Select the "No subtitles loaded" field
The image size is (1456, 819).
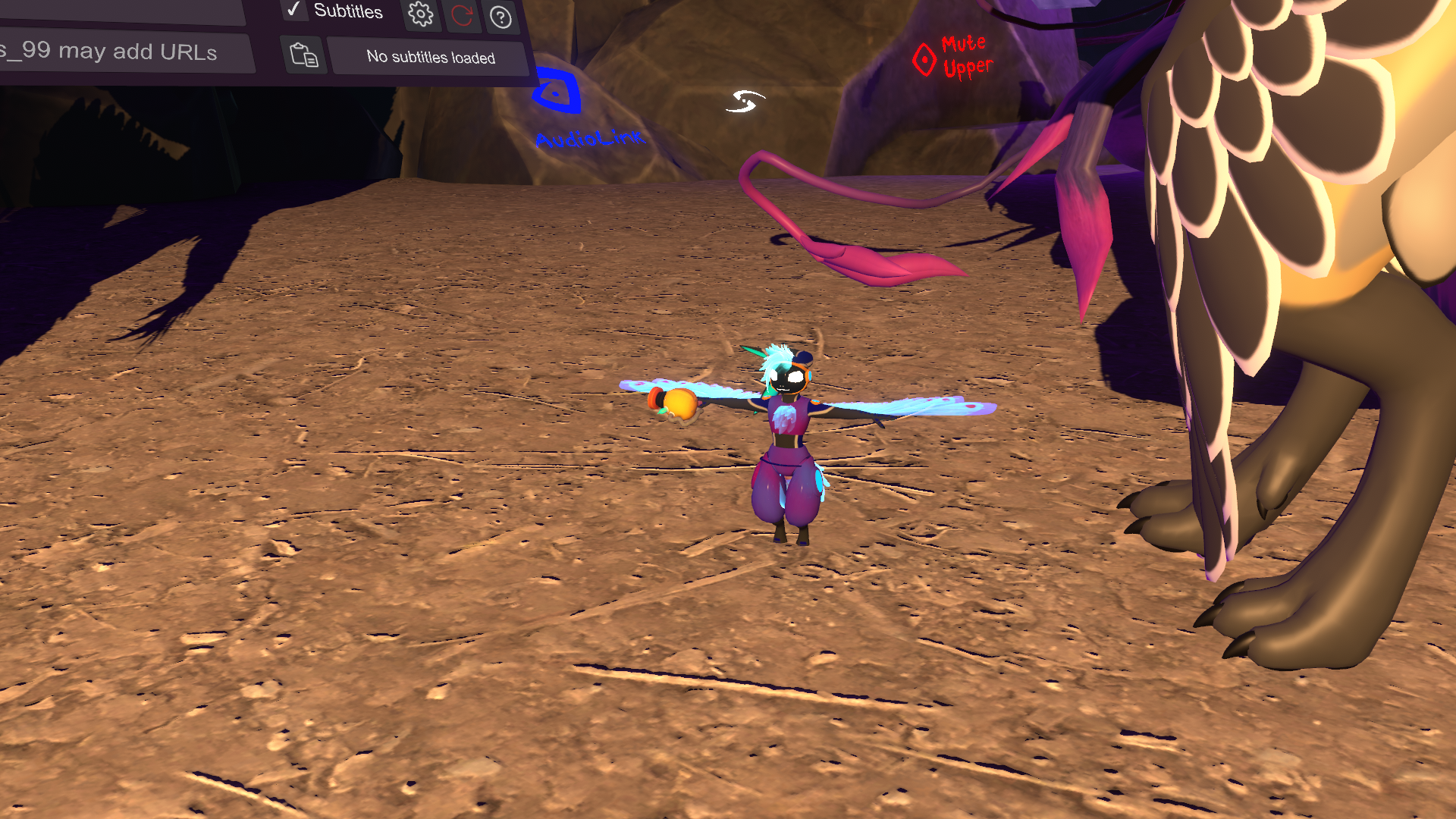click(x=430, y=58)
